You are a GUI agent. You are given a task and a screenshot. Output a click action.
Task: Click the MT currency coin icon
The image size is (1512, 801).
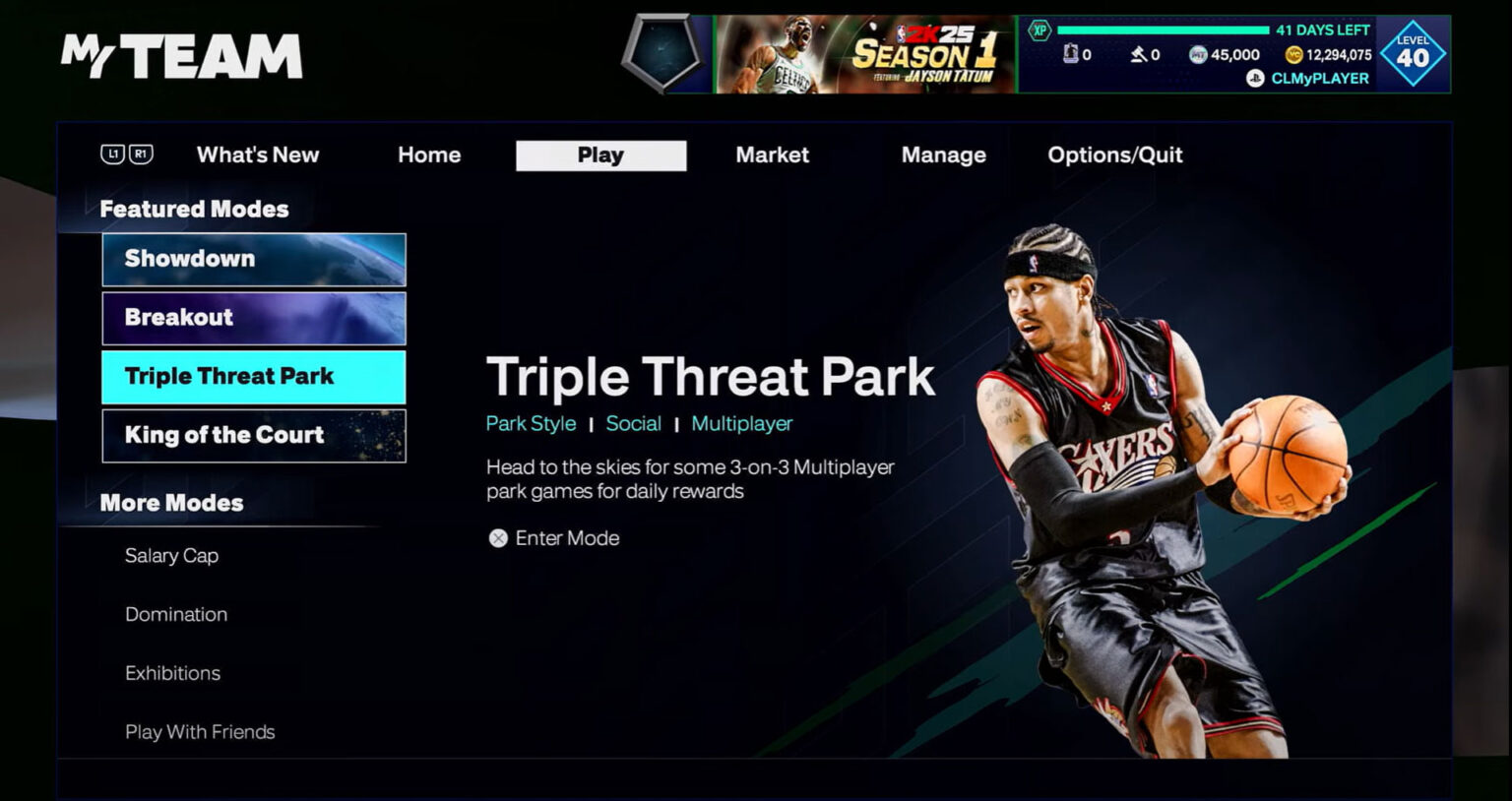[1199, 54]
